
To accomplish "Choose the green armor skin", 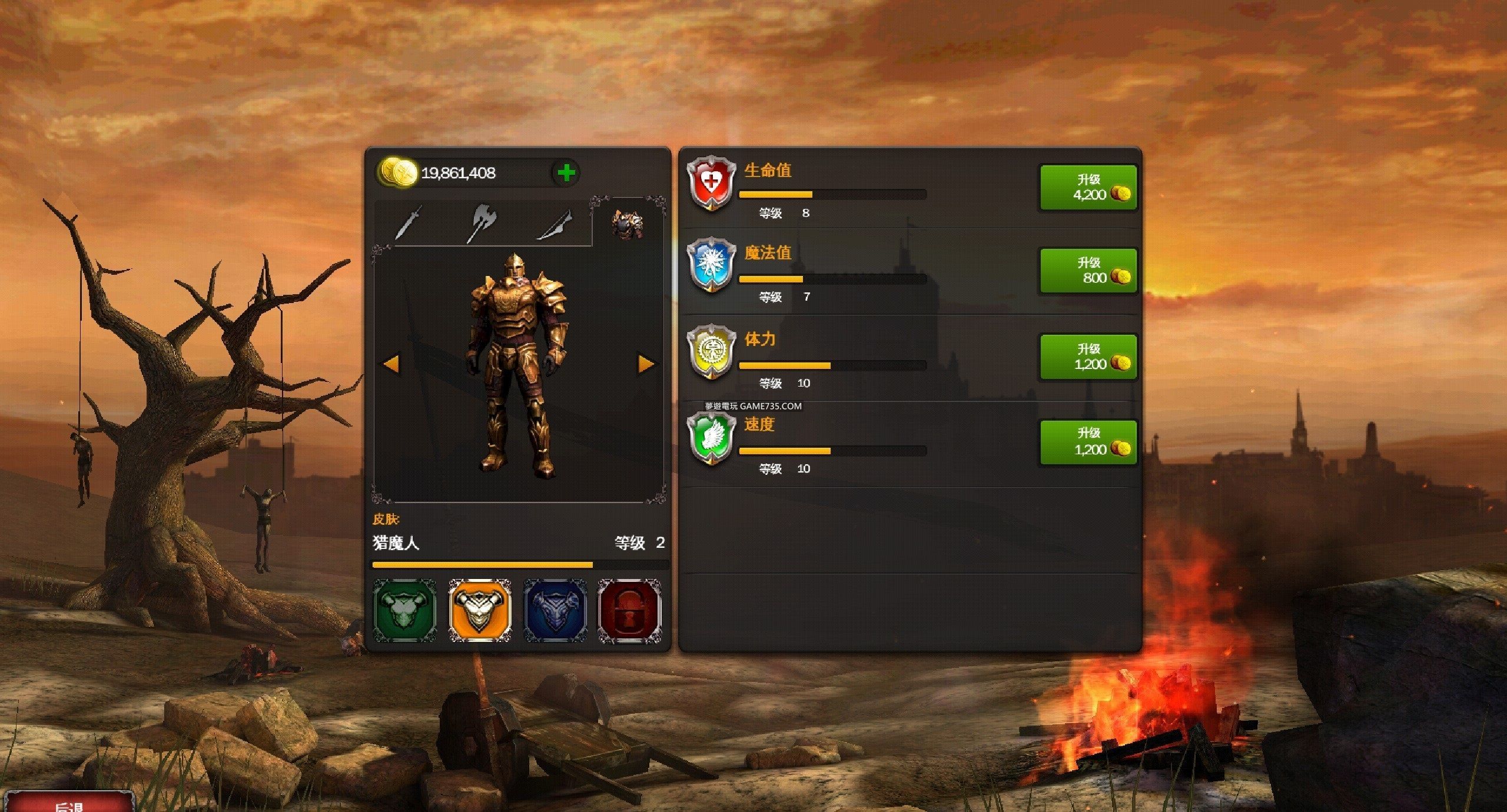I will (x=405, y=610).
